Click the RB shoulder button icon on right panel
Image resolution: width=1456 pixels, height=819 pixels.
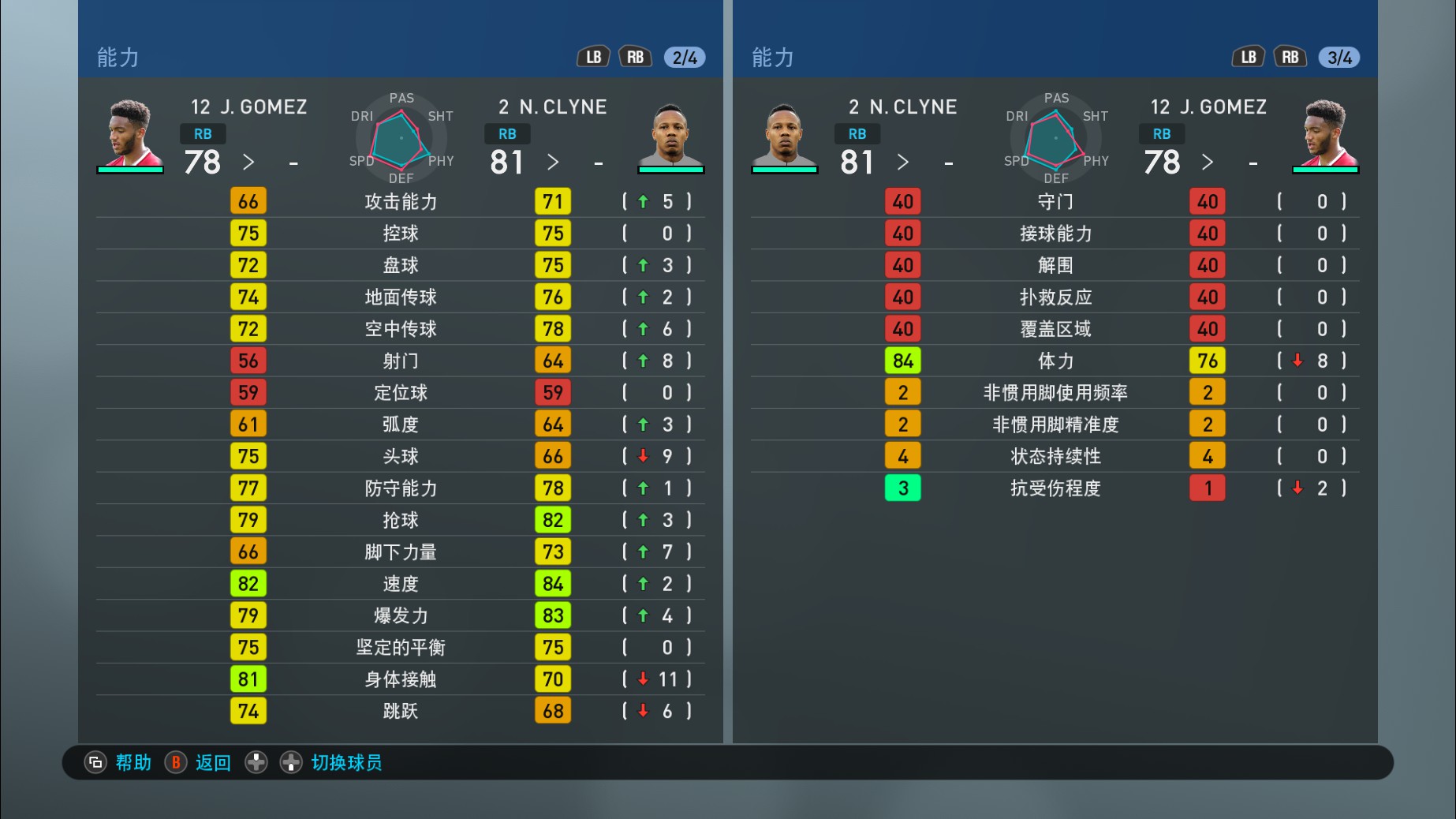(x=1290, y=57)
